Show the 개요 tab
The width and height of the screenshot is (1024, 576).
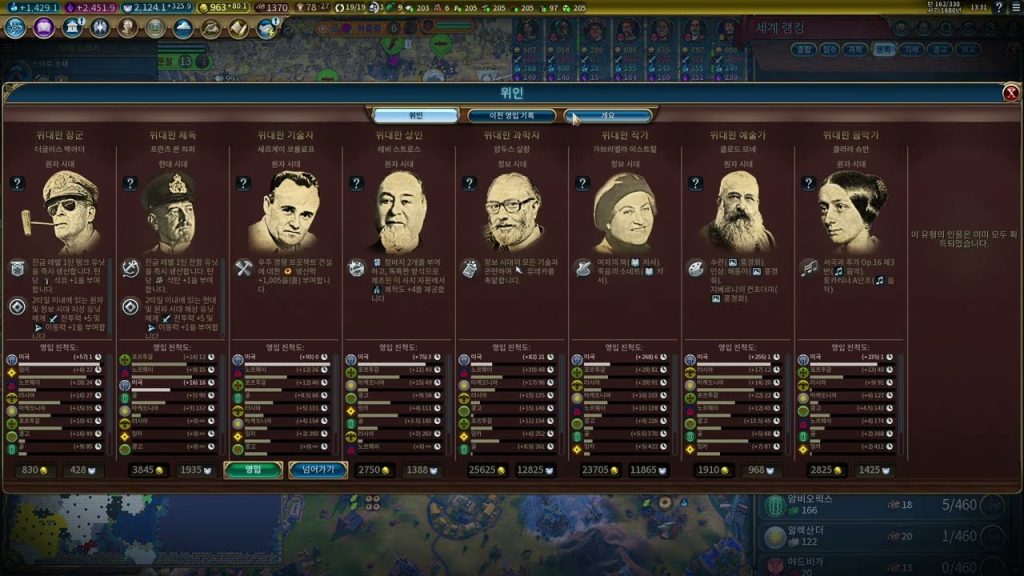608,116
